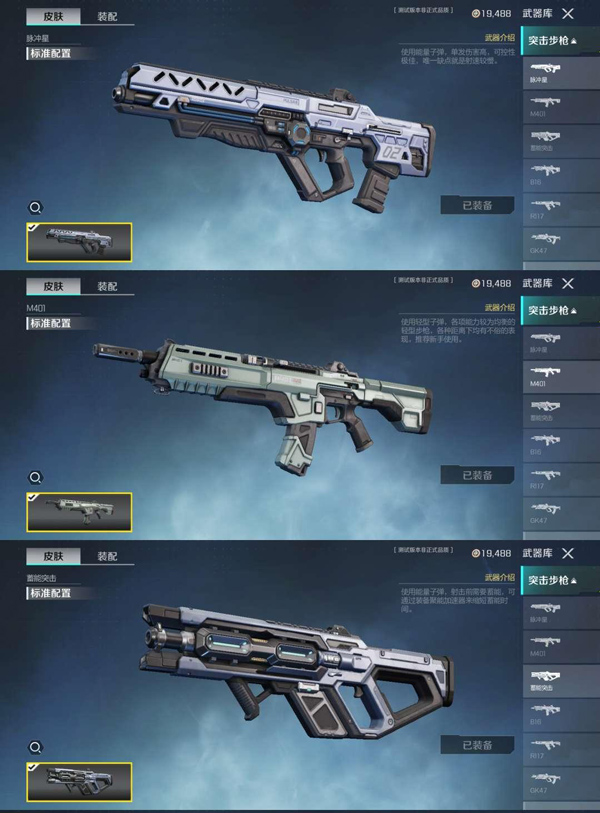The image size is (600, 813).
Task: Close the 武器库 screen showing the 脉冲星 rifle
Action: (x=568, y=14)
